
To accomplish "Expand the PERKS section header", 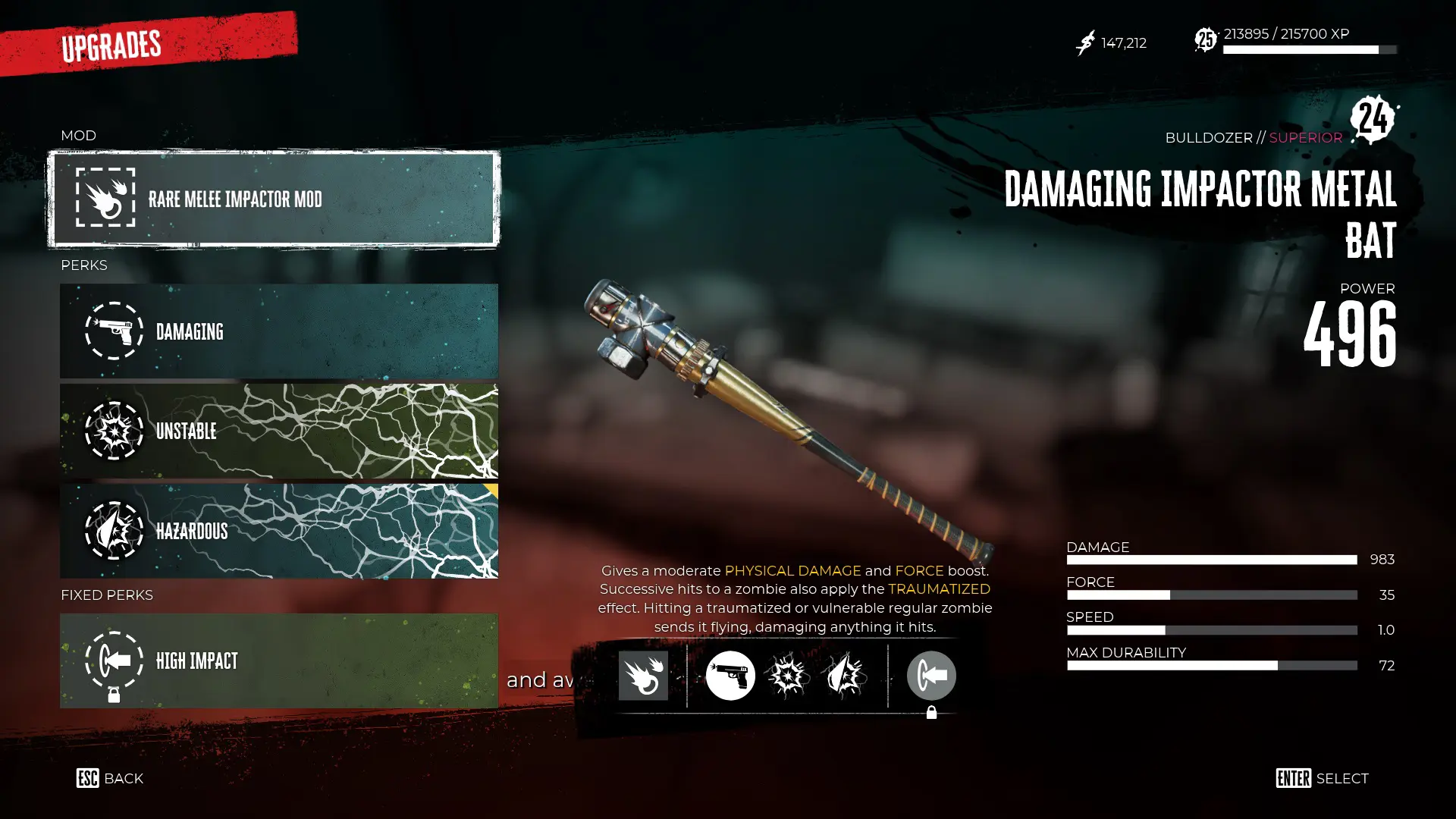I will point(83,265).
